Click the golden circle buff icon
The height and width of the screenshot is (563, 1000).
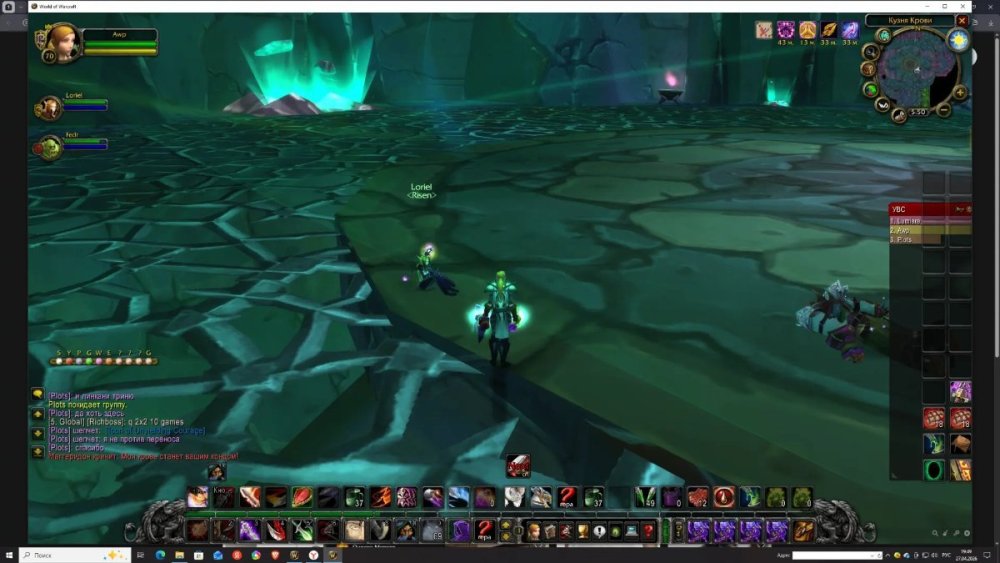point(807,30)
